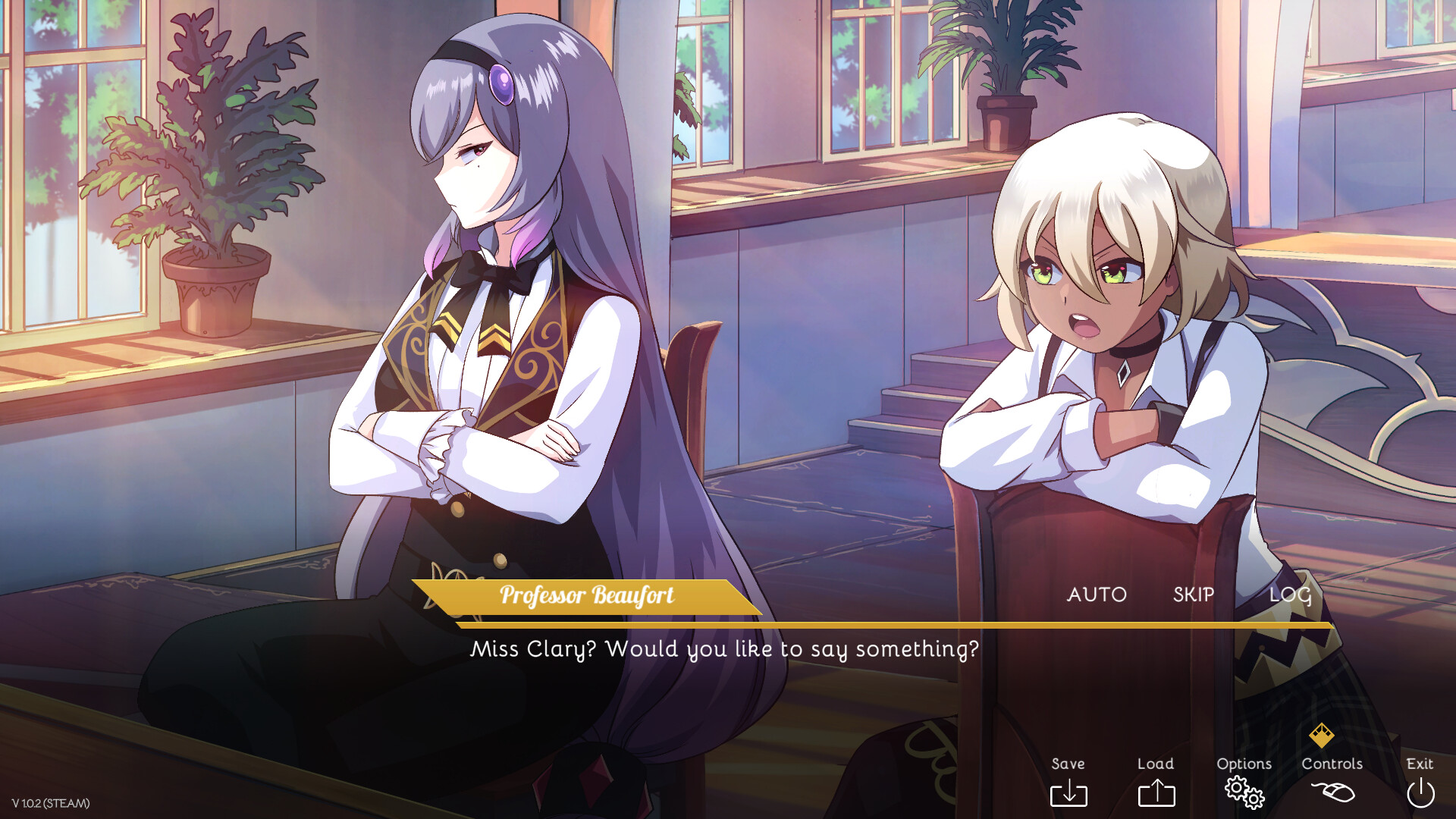Image resolution: width=1456 pixels, height=819 pixels.
Task: Open the Controls screen
Action: click(x=1333, y=764)
